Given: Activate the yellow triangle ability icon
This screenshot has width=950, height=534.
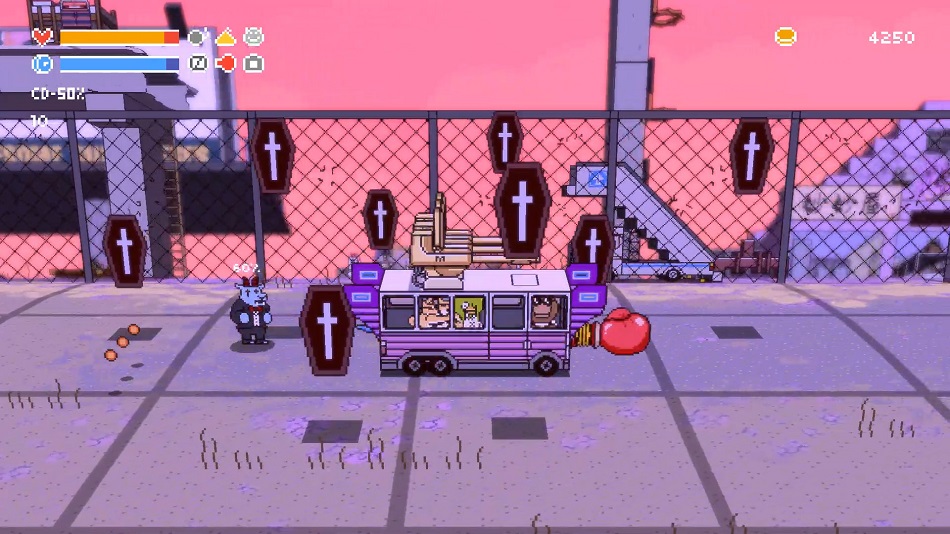Looking at the screenshot, I should click(226, 37).
